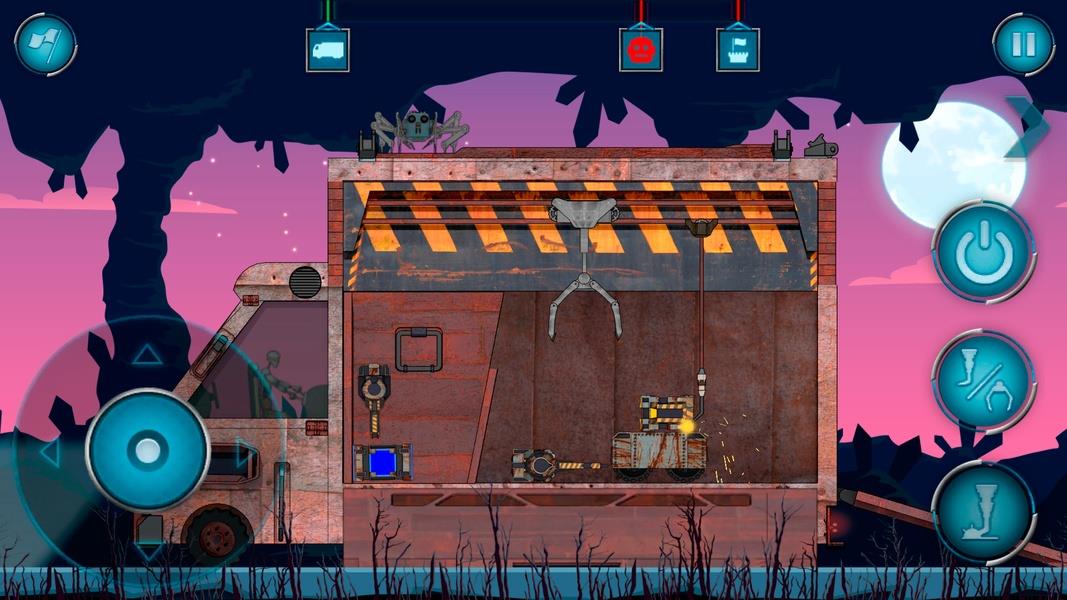Tap the joystick right arrow

243,452
